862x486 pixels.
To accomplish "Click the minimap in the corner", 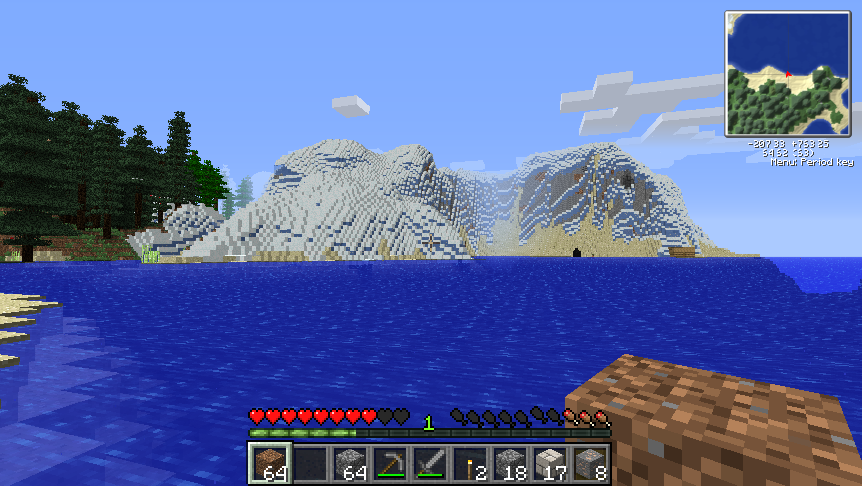I will pos(788,73).
